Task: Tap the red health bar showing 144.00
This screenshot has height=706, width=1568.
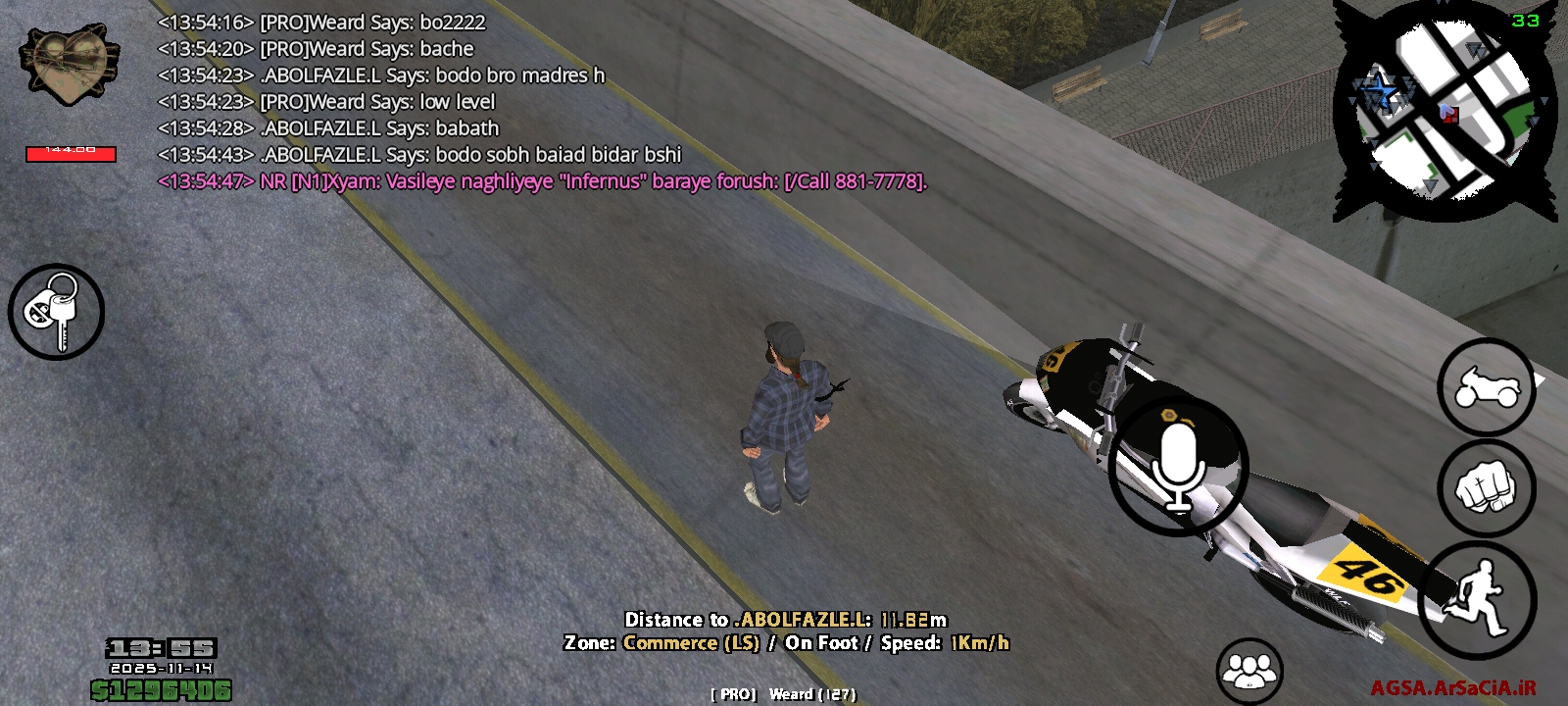Action: point(69,154)
